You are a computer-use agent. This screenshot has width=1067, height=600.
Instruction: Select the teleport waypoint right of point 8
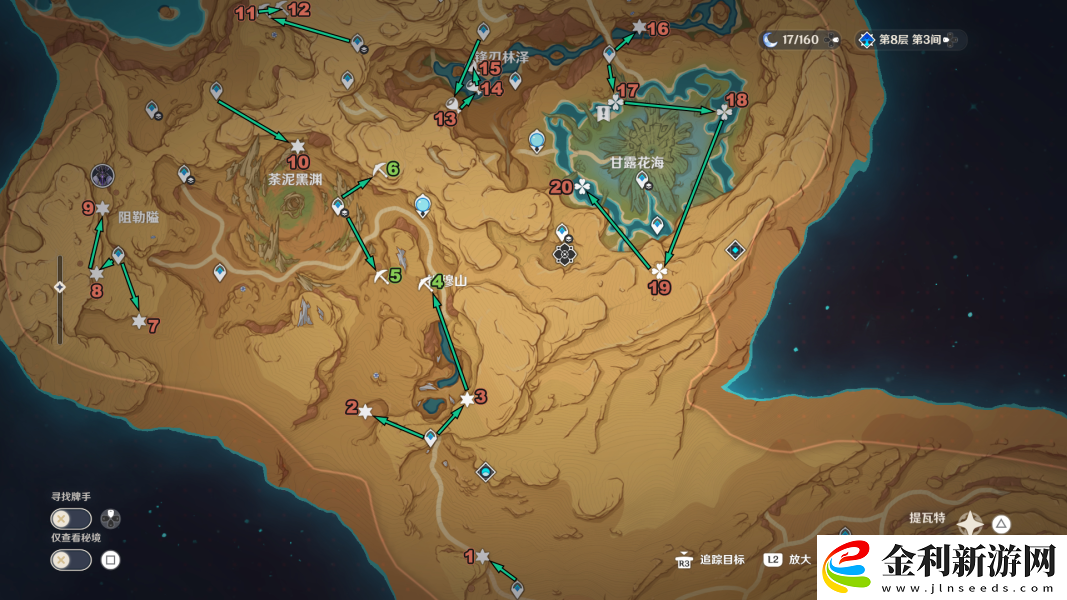118,256
